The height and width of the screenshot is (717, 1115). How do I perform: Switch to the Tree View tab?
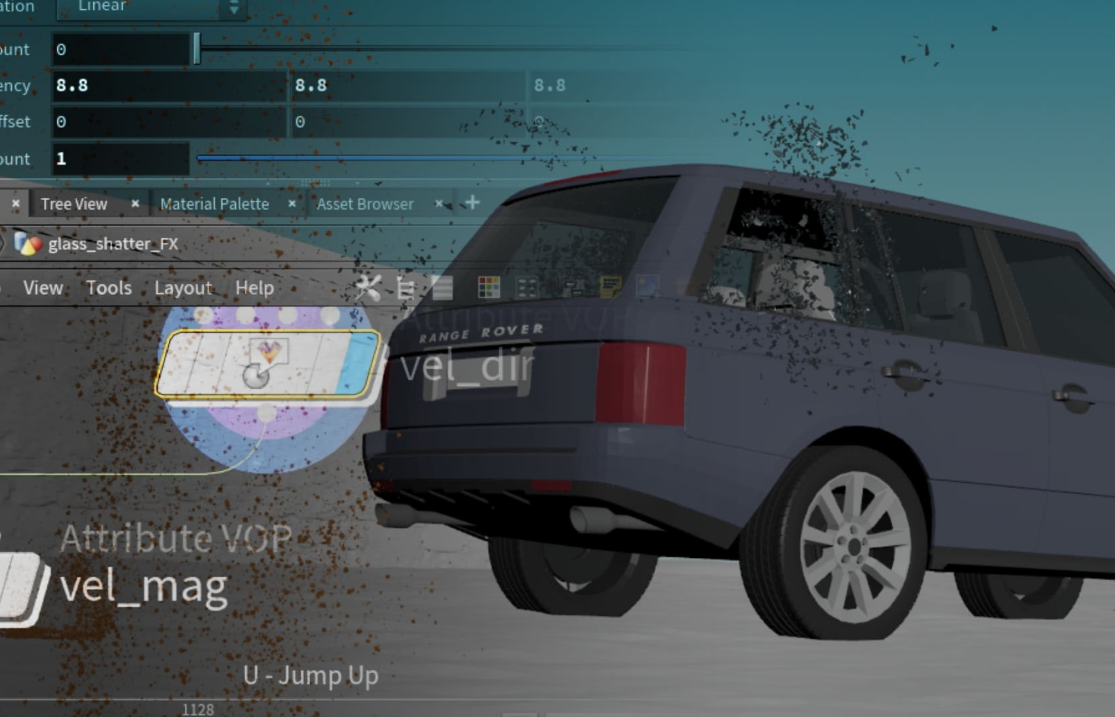pyautogui.click(x=74, y=204)
